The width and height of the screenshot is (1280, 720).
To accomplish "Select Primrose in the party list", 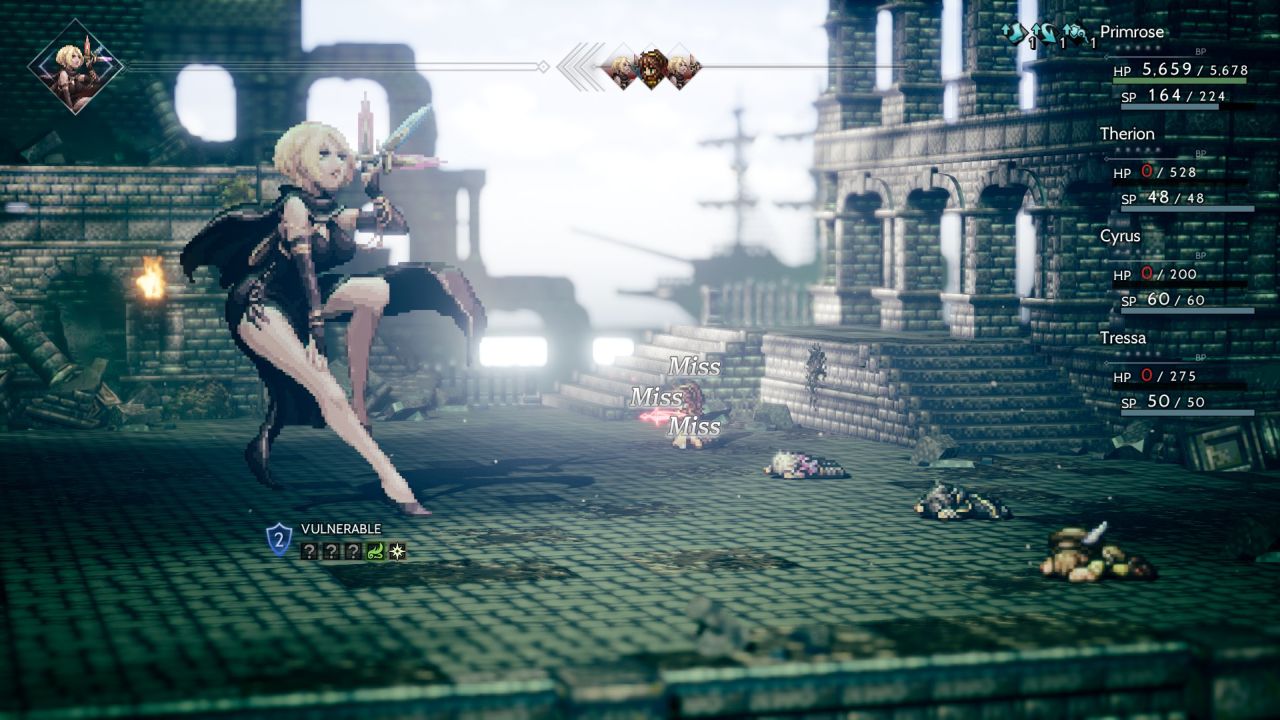I will pyautogui.click(x=1133, y=32).
